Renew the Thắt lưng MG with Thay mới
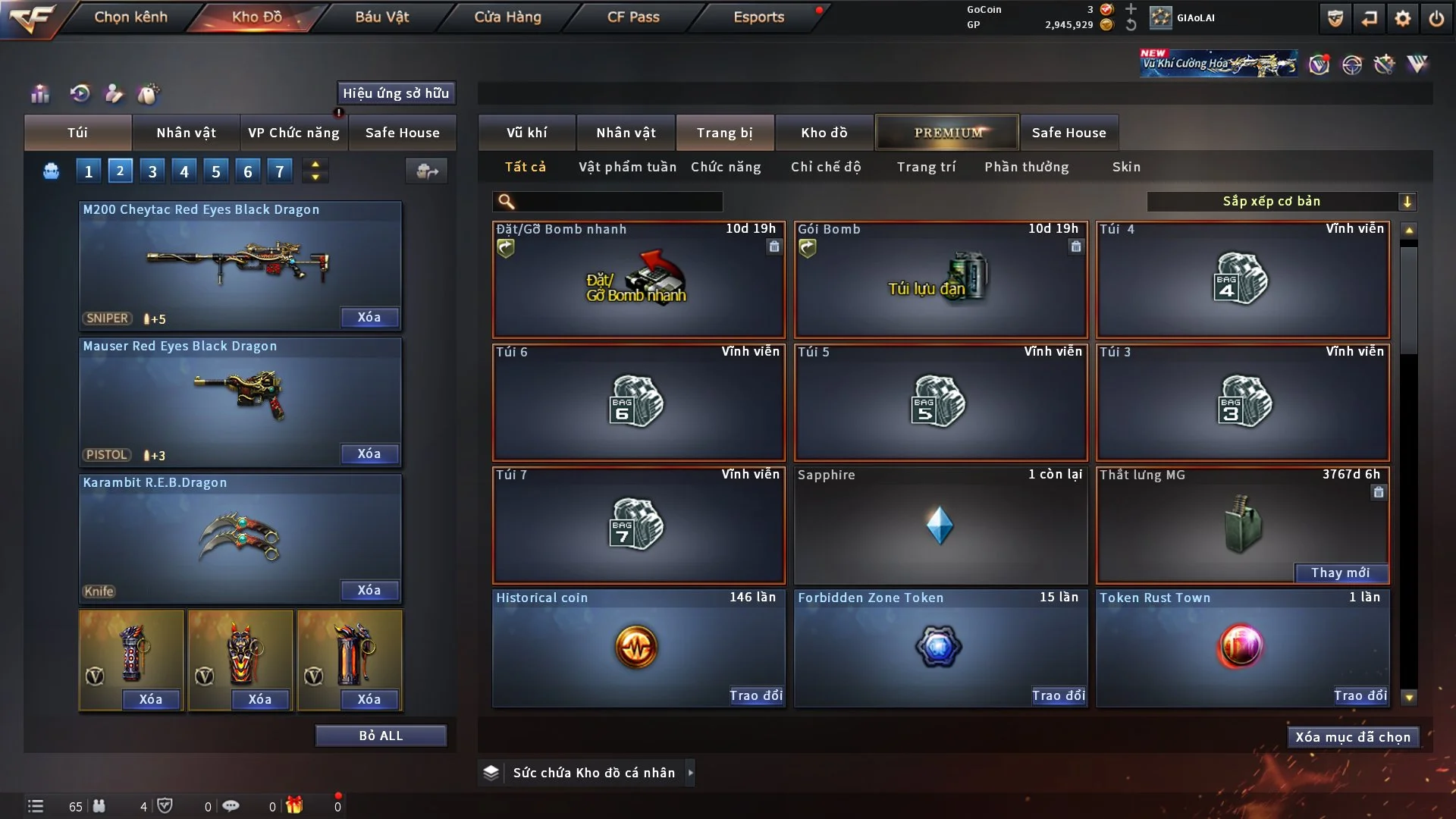The width and height of the screenshot is (1456, 819). [1340, 573]
